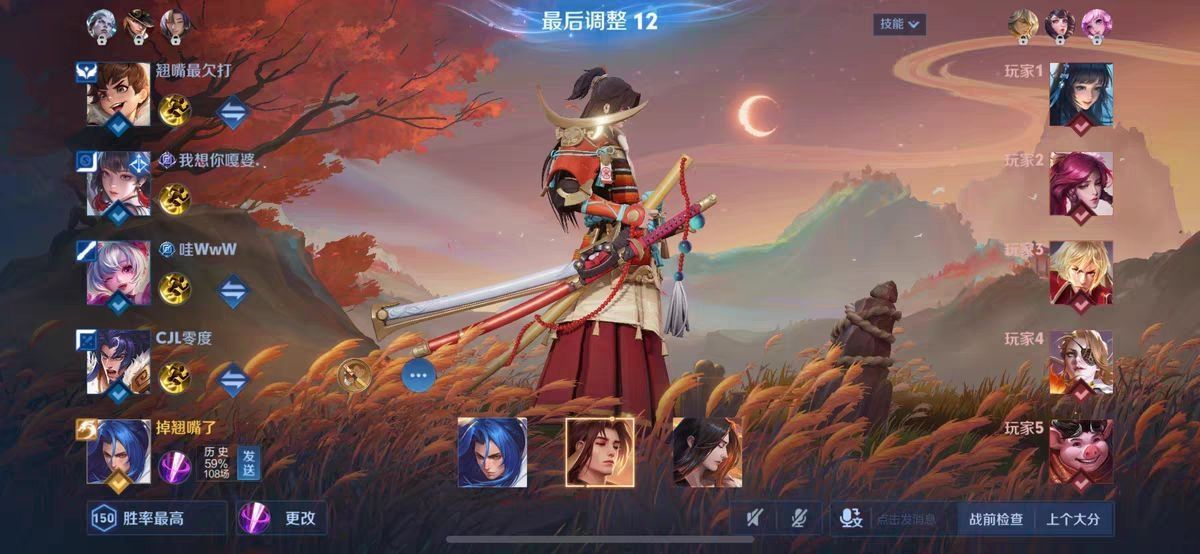1200x554 pixels.
Task: Open 战前检查 pre-battle check
Action: 996,519
